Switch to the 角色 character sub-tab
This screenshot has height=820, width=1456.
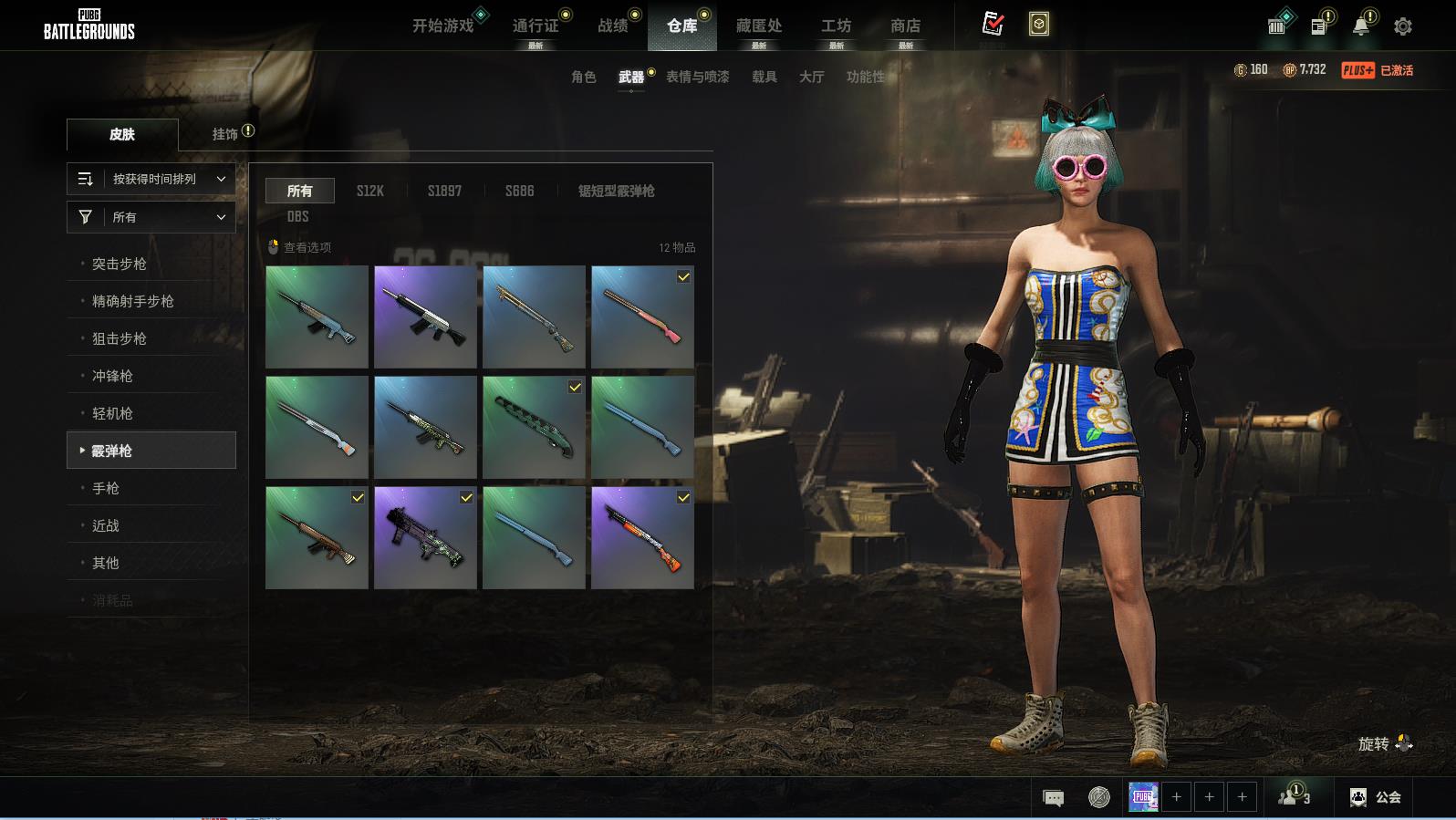(x=584, y=77)
